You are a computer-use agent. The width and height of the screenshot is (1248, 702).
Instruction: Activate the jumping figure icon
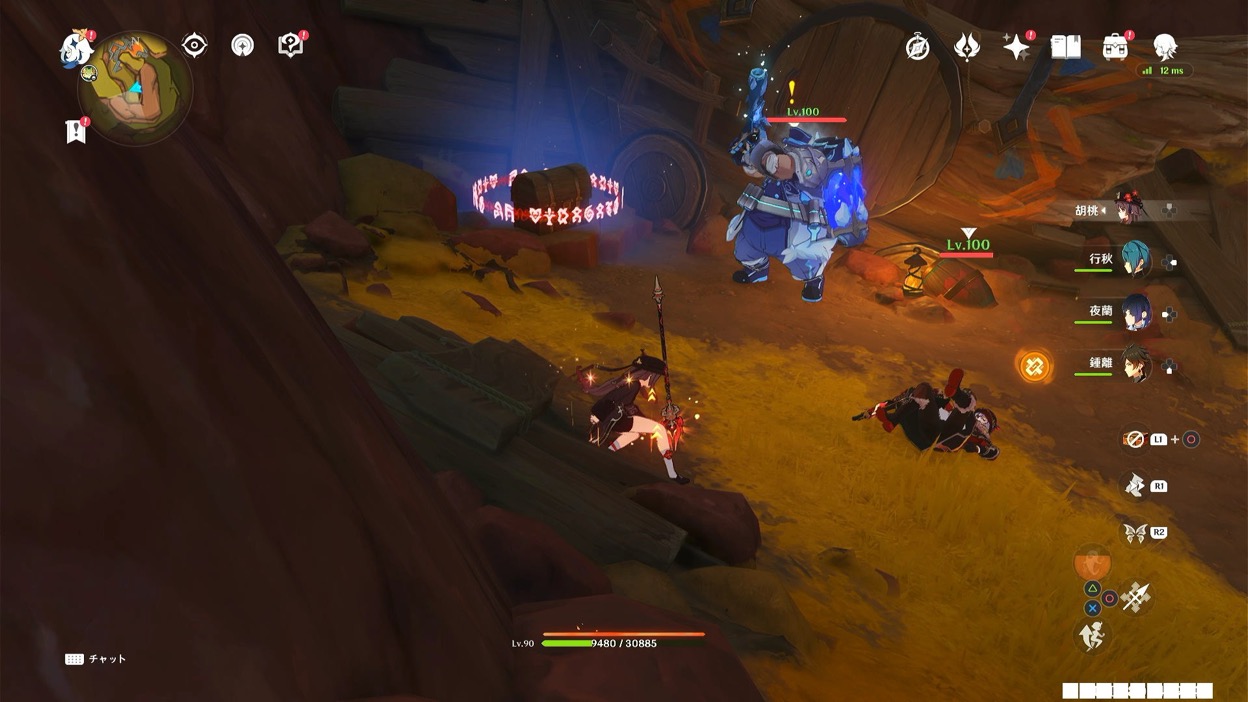pos(1092,636)
